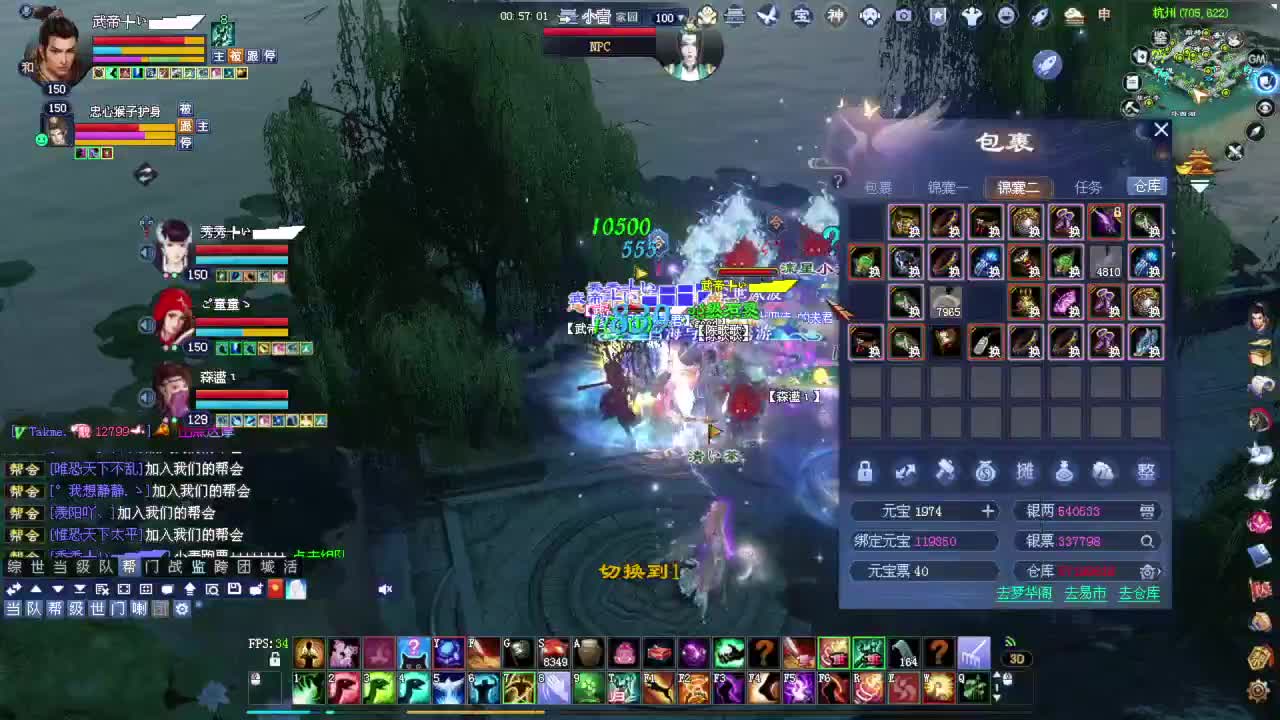Open the chat settings gear icon
This screenshot has width=1280, height=720.
pos(182,608)
